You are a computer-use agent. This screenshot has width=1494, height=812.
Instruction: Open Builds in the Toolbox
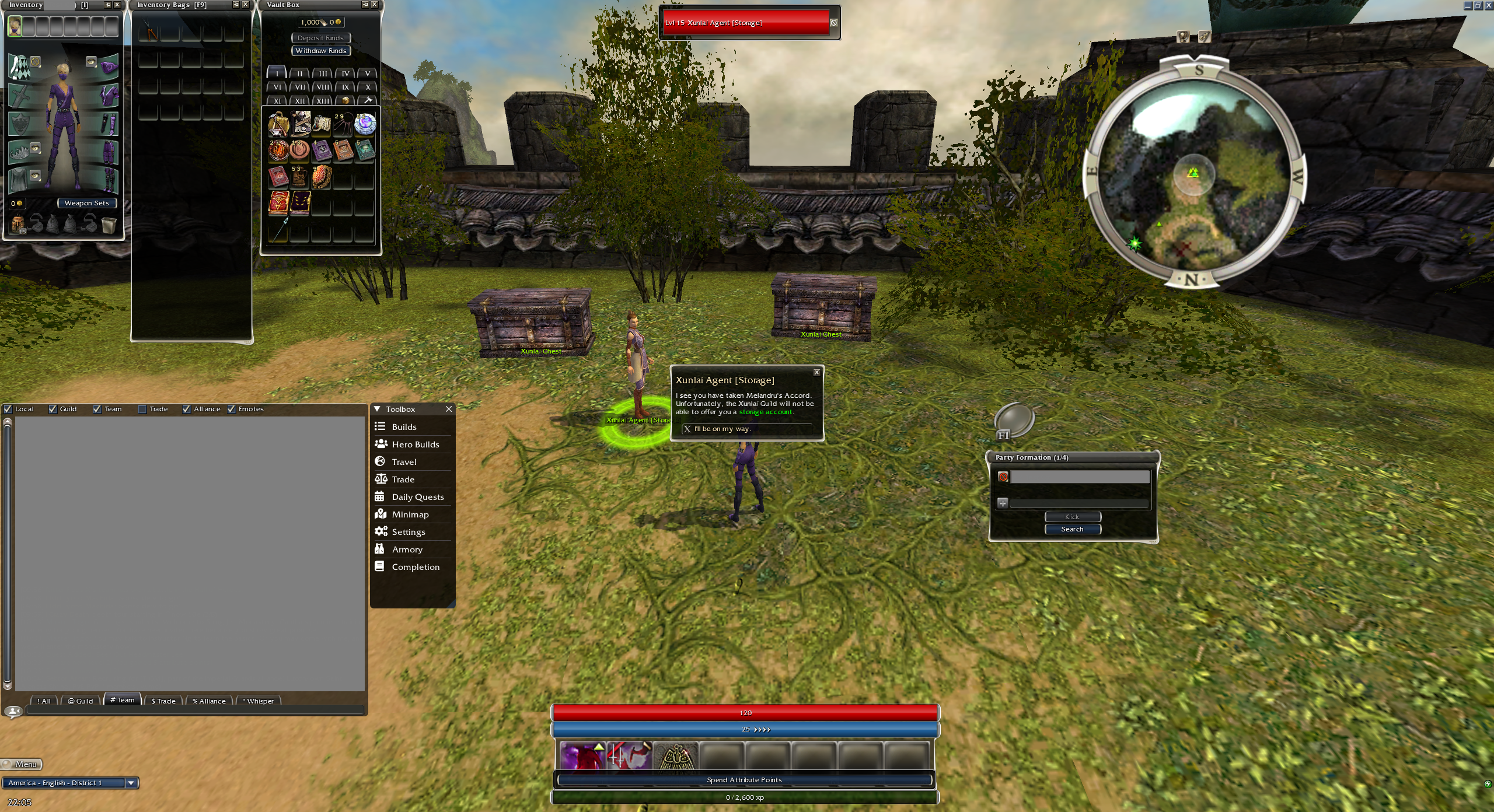(404, 427)
